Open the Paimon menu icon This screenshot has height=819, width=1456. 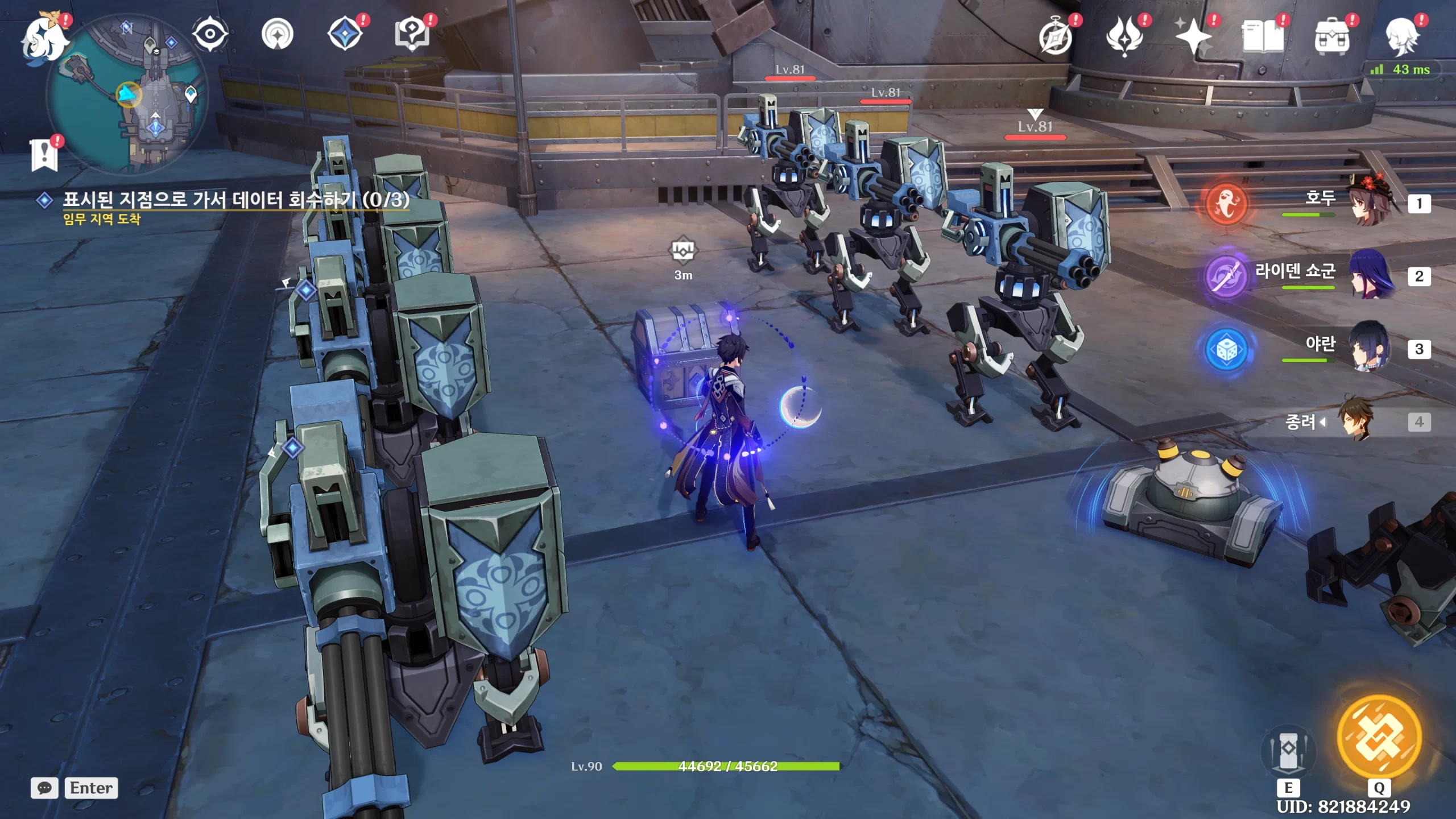point(44,37)
